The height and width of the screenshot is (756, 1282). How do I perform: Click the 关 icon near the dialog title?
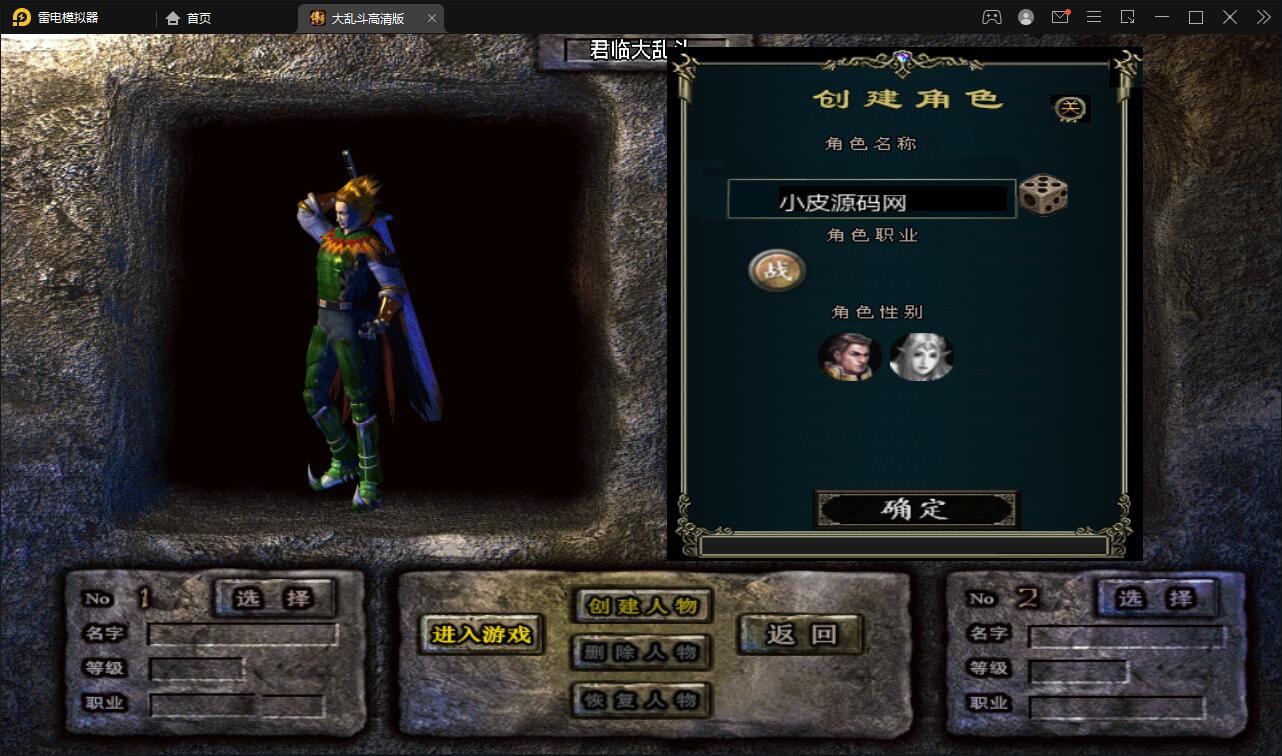pos(1069,108)
